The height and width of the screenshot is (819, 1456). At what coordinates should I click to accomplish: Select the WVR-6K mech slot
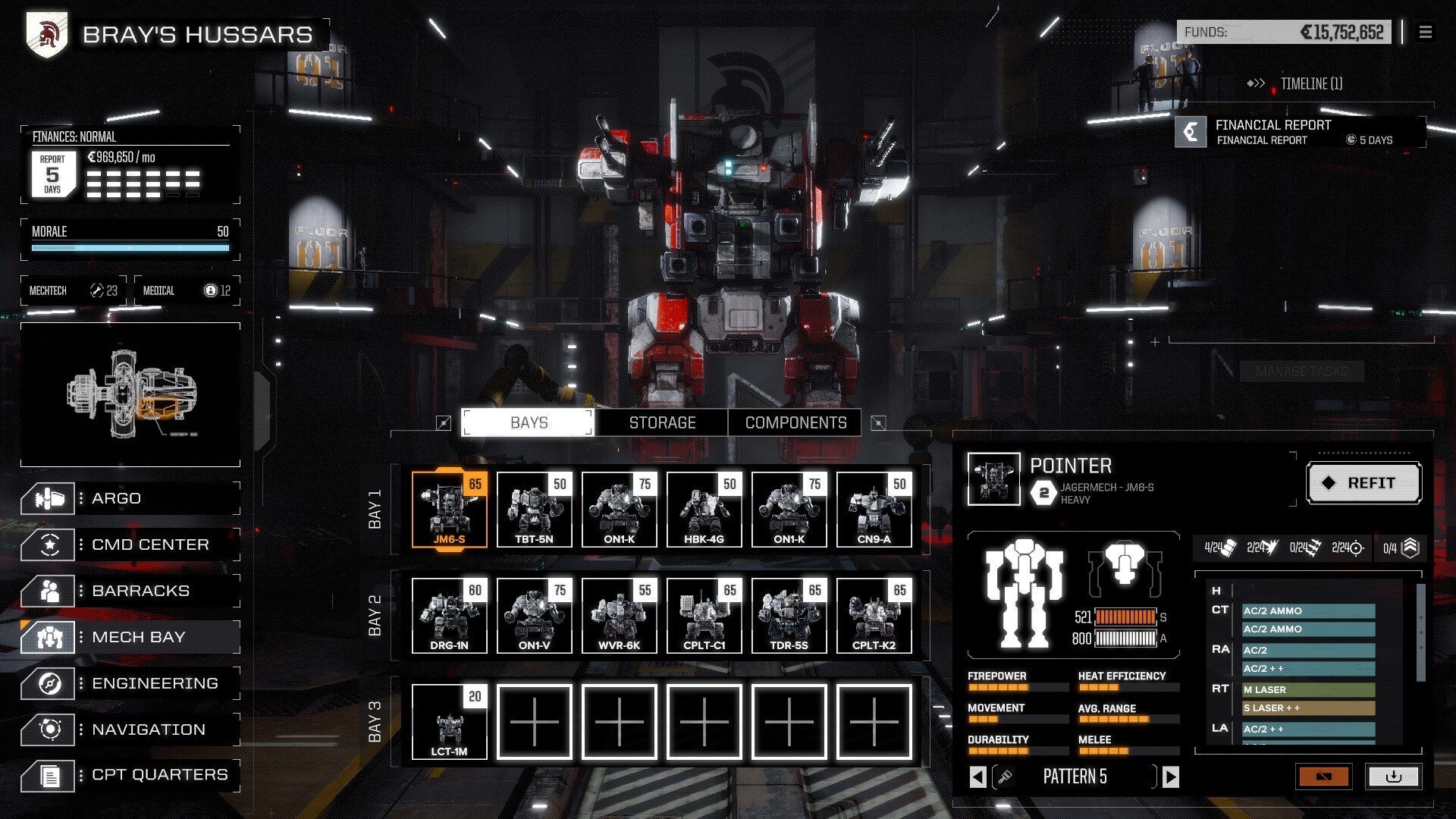click(x=620, y=614)
